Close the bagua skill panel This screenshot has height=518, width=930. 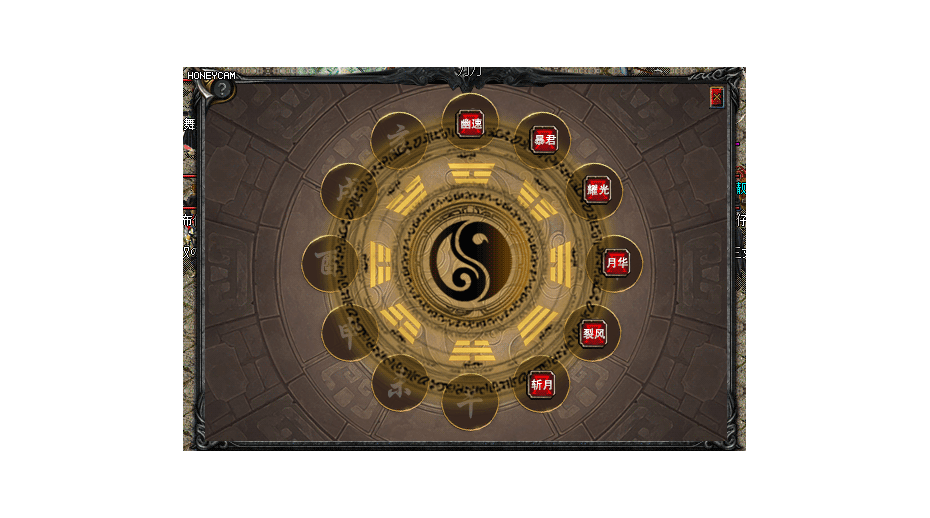pyautogui.click(x=716, y=97)
